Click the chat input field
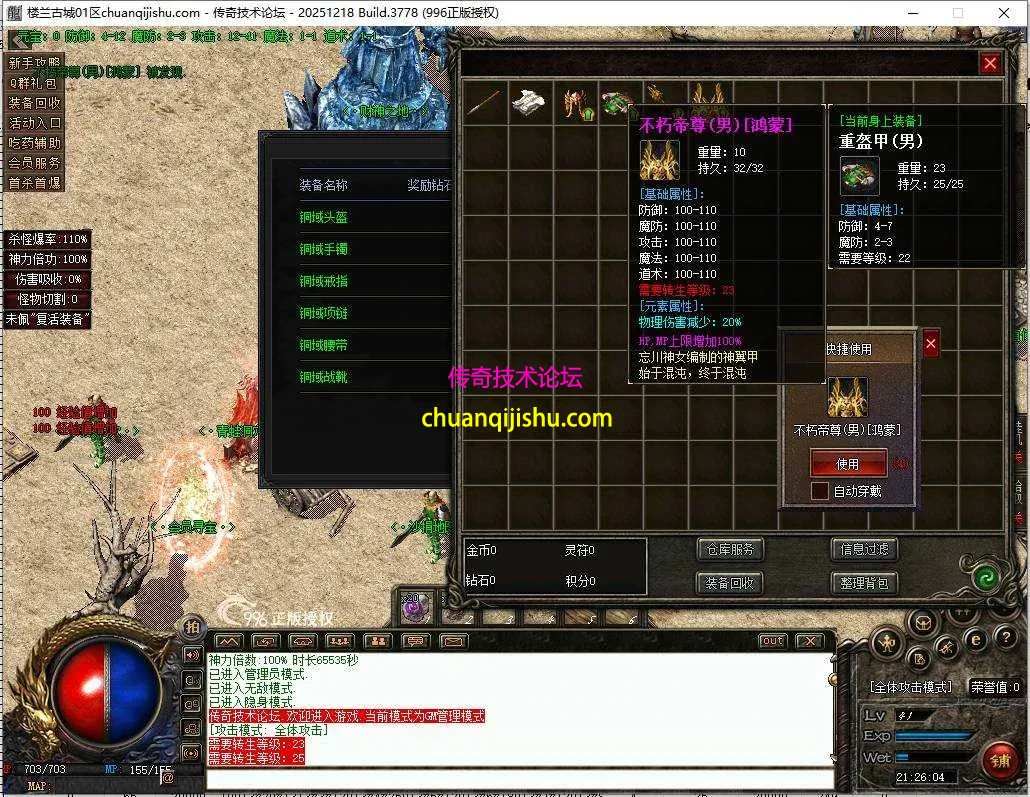 (x=520, y=778)
